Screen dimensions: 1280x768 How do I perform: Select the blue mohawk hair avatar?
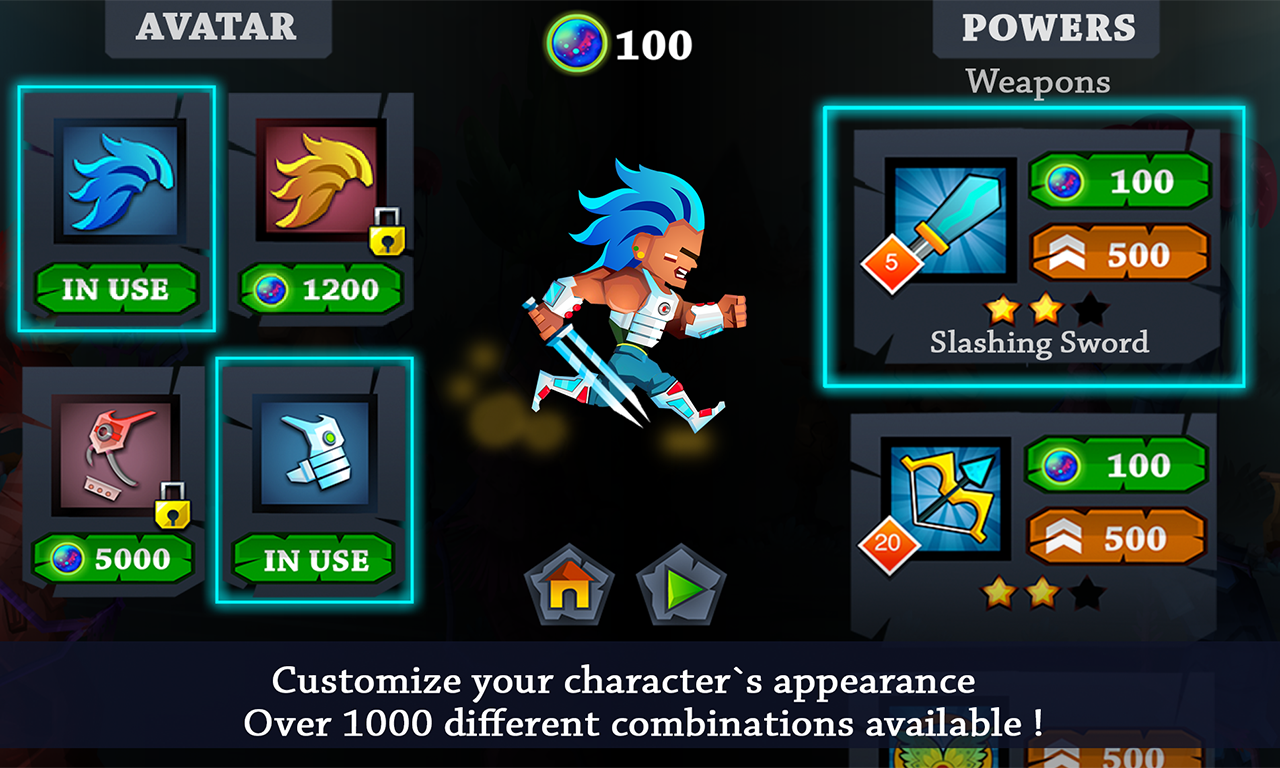coord(120,180)
